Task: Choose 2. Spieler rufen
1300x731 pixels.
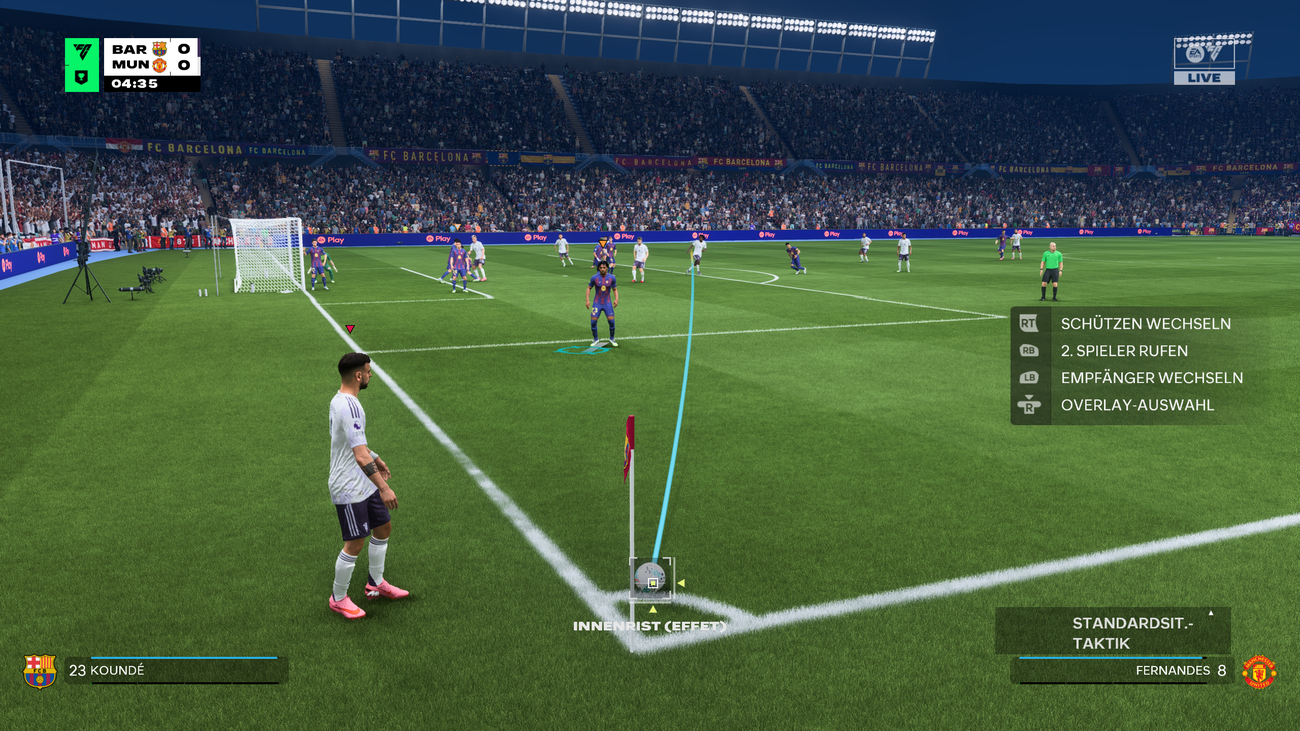Action: point(1124,351)
